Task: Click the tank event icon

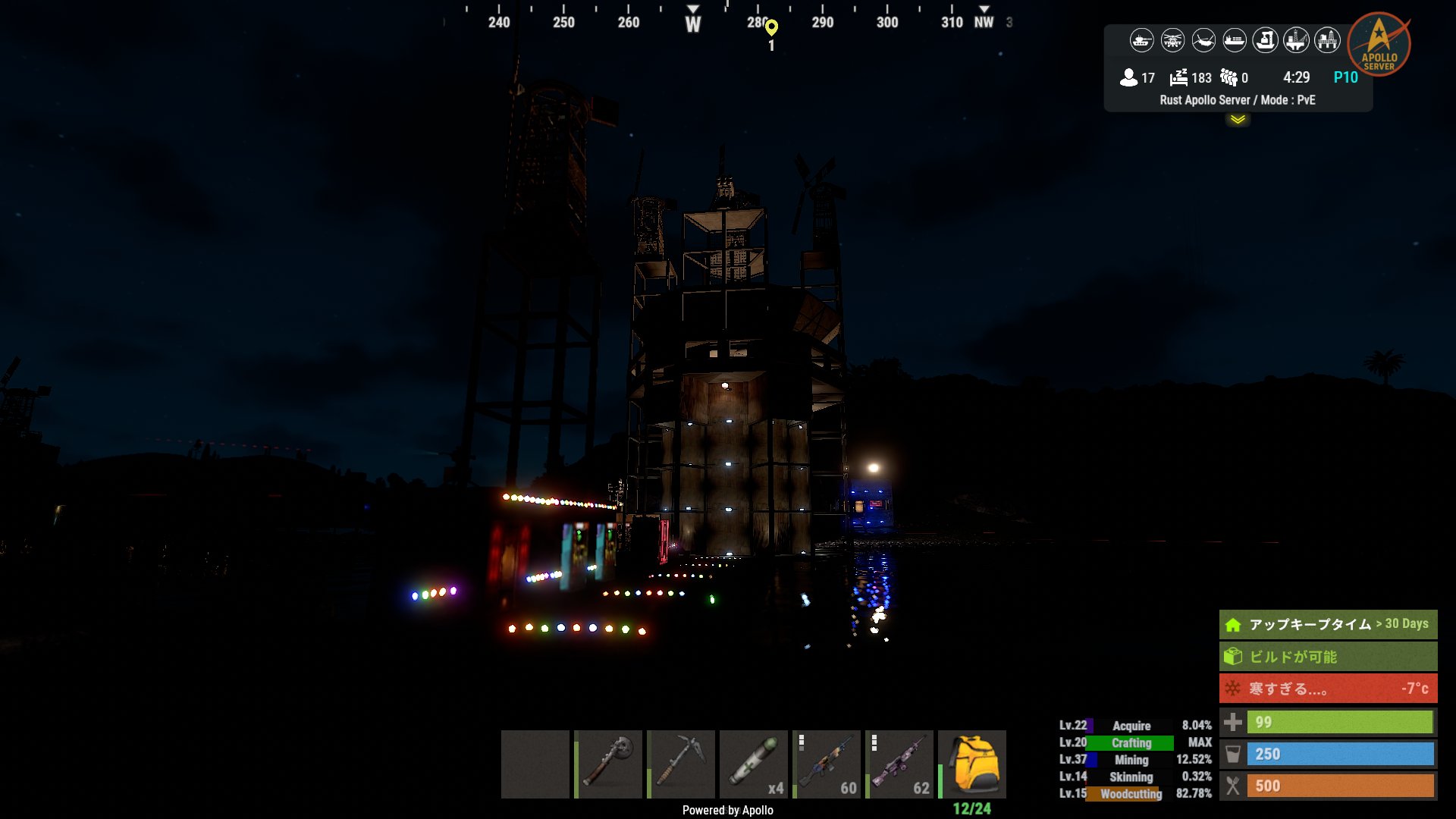Action: [1141, 40]
